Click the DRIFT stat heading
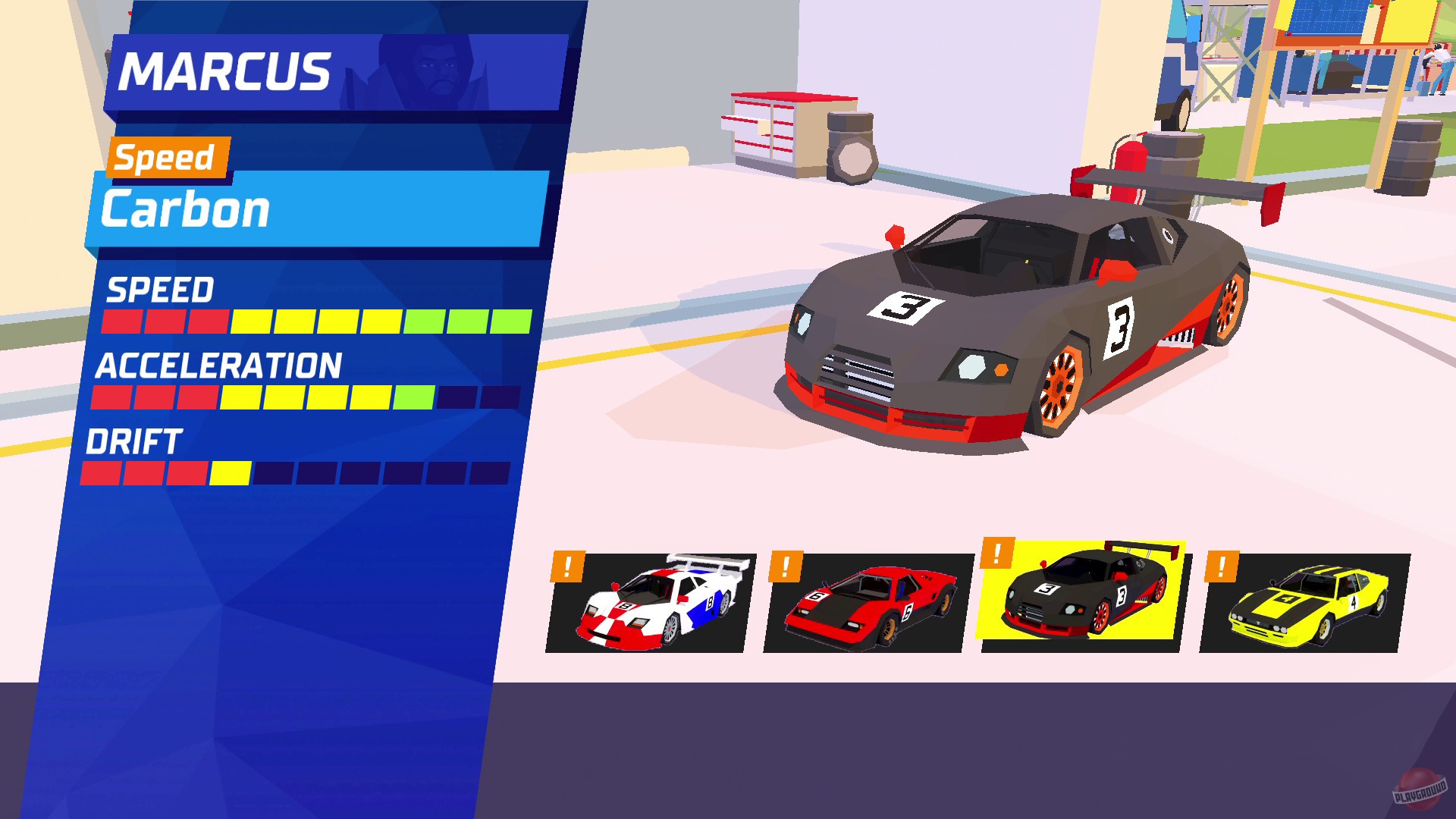The width and height of the screenshot is (1456, 819). click(134, 442)
